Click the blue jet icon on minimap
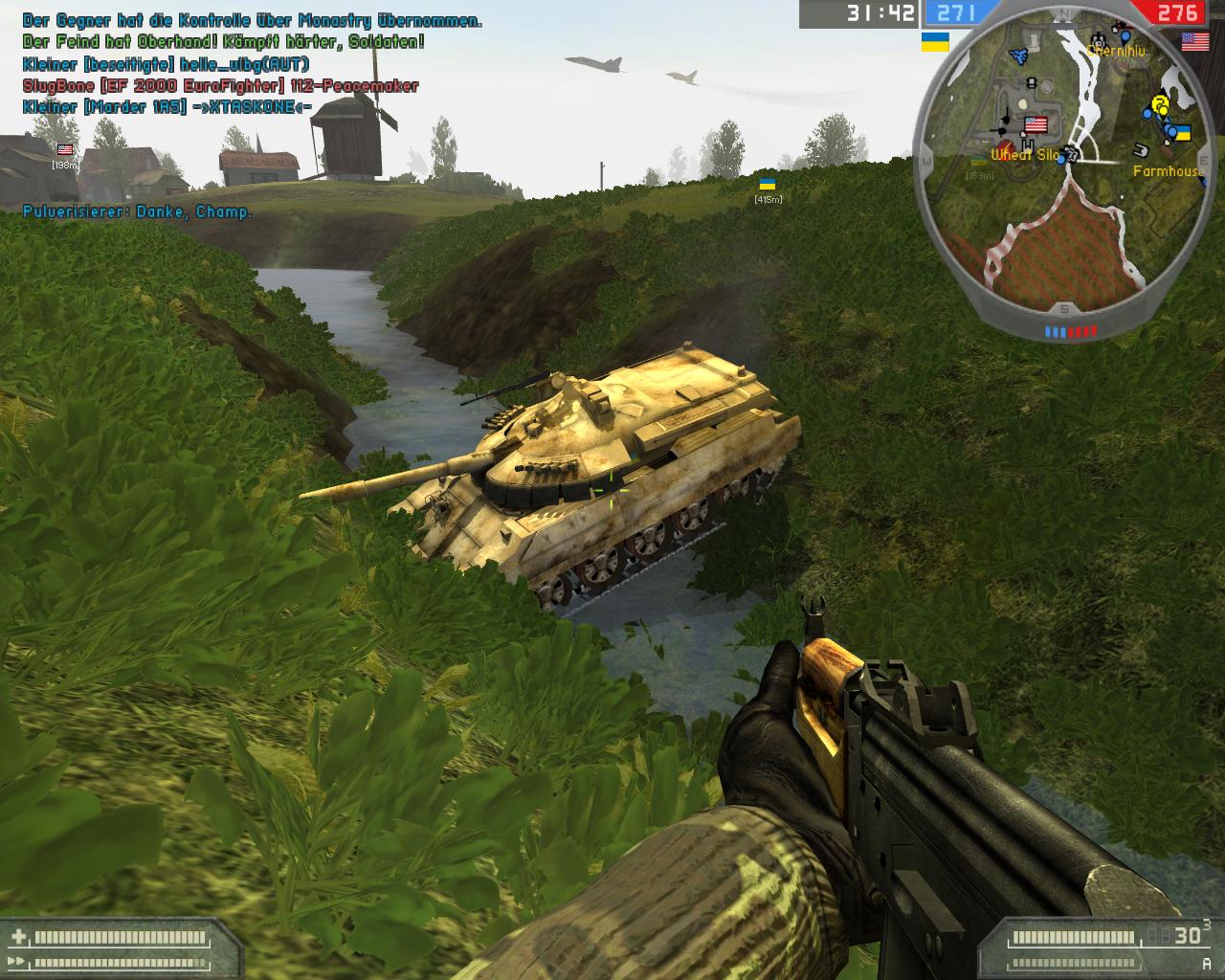This screenshot has width=1225, height=980. pyautogui.click(x=1020, y=56)
